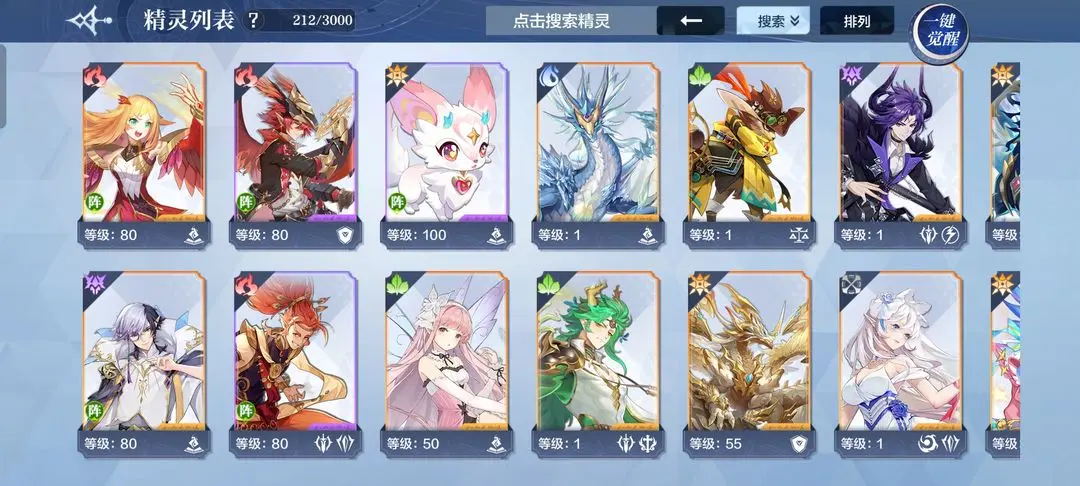Activate the 一键觉醒 one-click awaken button

(x=939, y=30)
